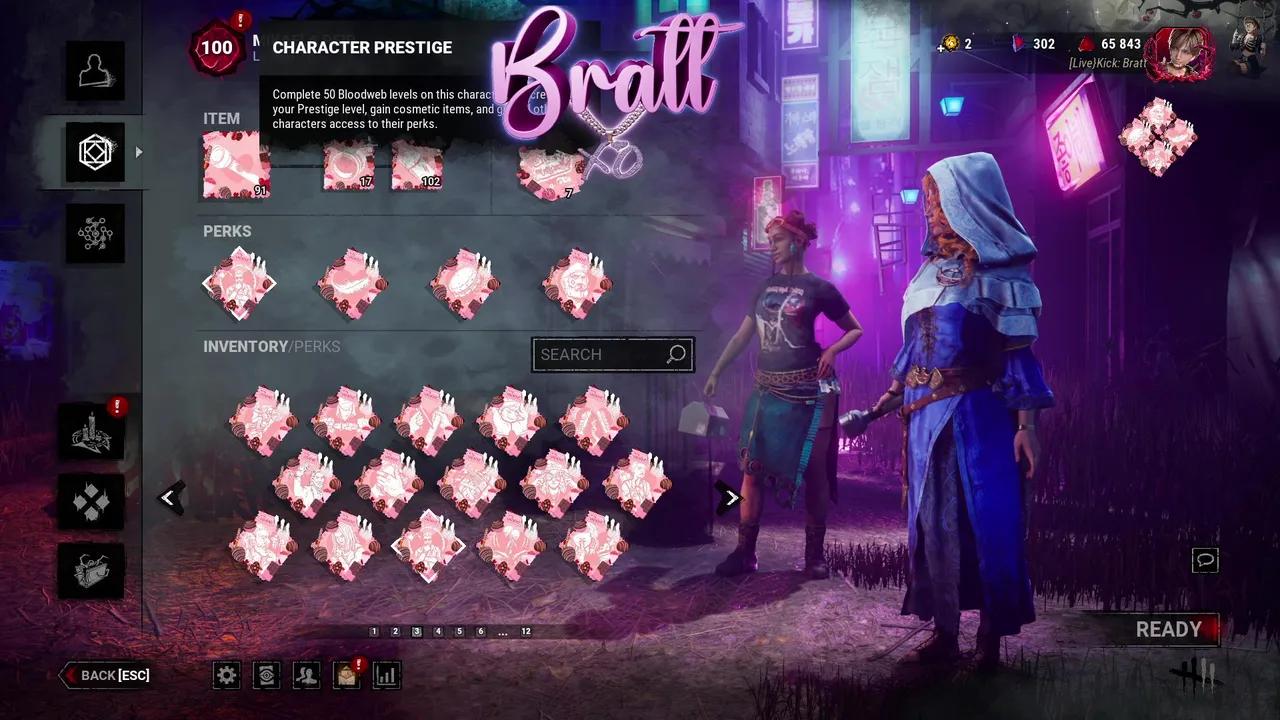The height and width of the screenshot is (720, 1280).
Task: Open the Settings gear icon
Action: [226, 675]
